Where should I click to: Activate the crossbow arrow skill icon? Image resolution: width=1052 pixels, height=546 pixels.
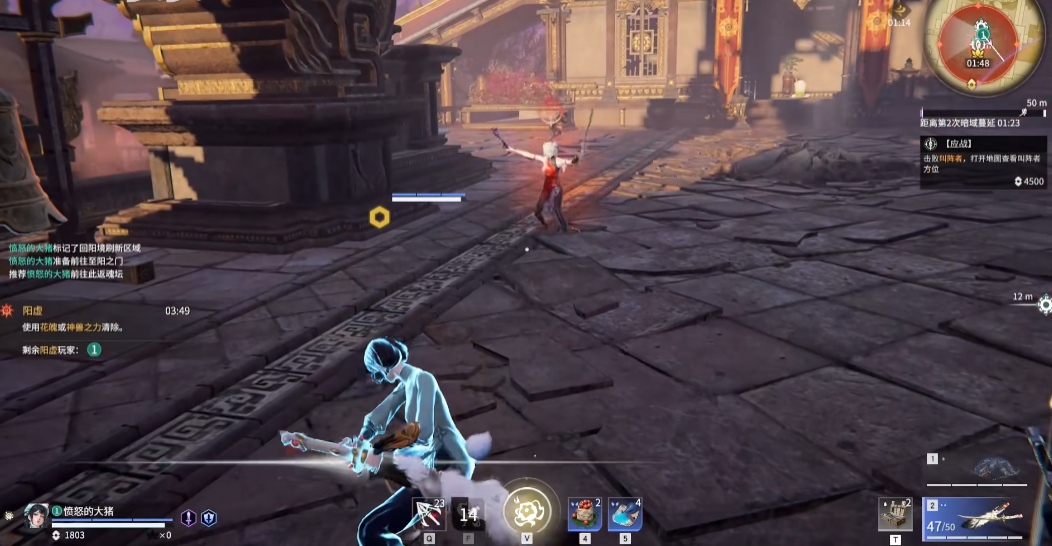[428, 513]
